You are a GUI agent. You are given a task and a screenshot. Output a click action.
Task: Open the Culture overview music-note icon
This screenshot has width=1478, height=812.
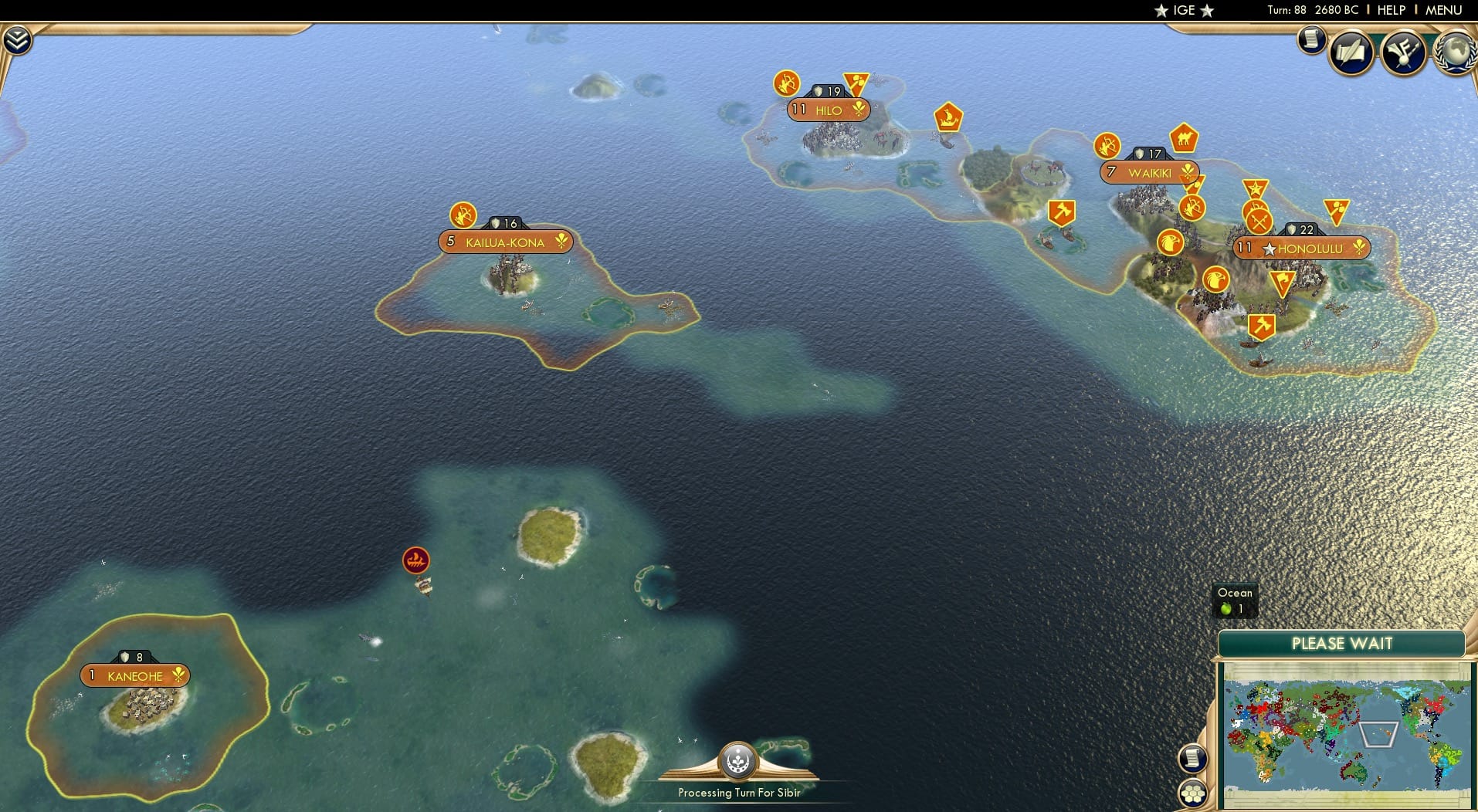[1404, 50]
